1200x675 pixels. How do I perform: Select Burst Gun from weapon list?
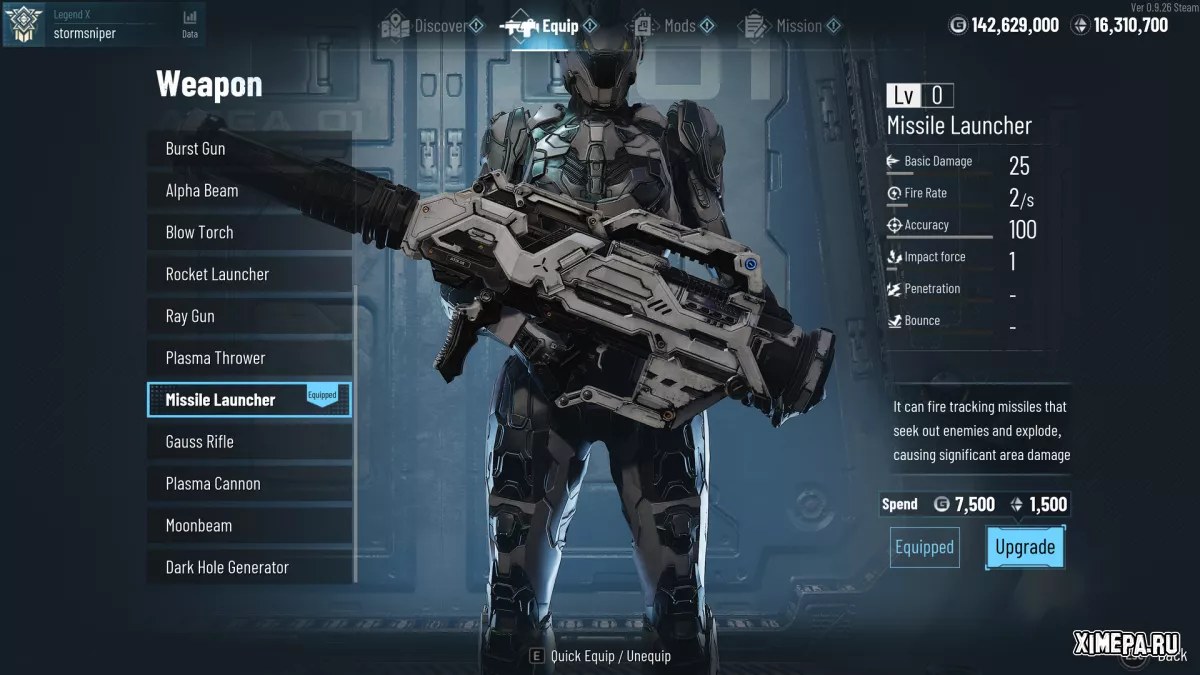click(x=249, y=149)
